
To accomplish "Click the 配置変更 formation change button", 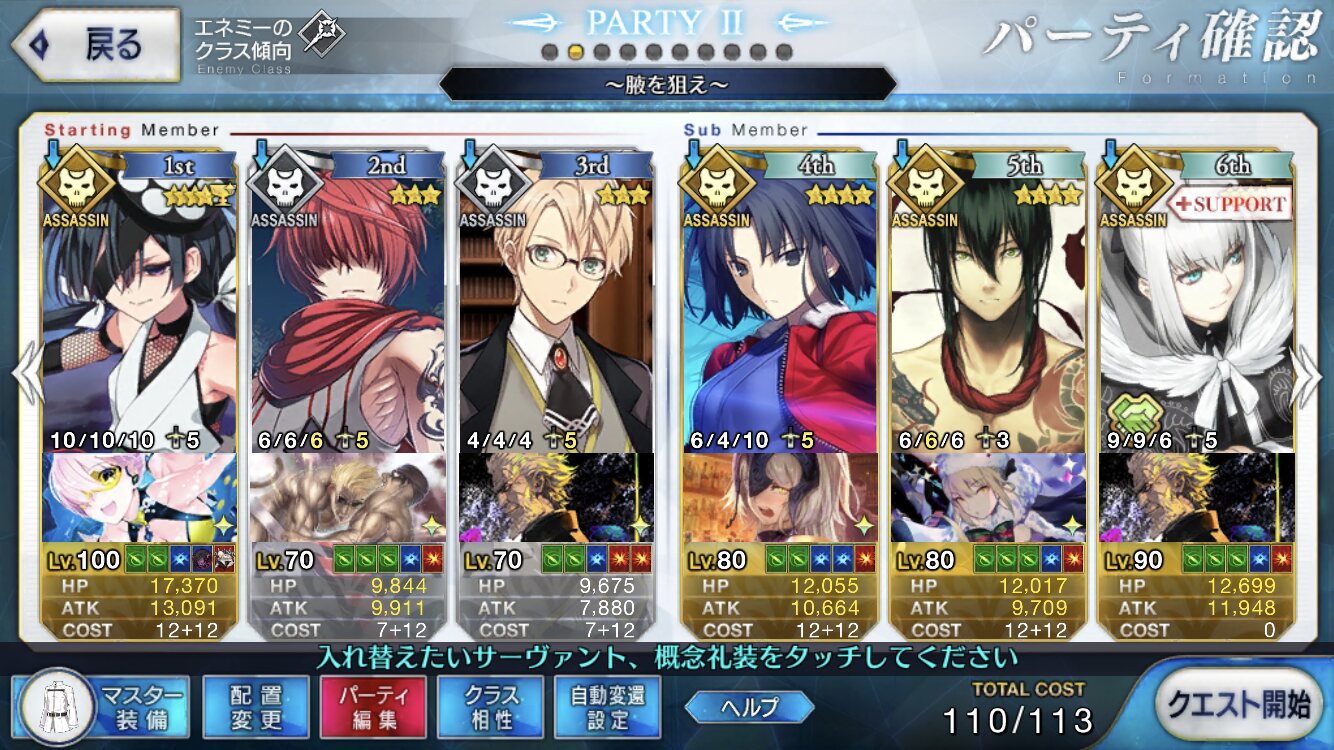I will [255, 706].
